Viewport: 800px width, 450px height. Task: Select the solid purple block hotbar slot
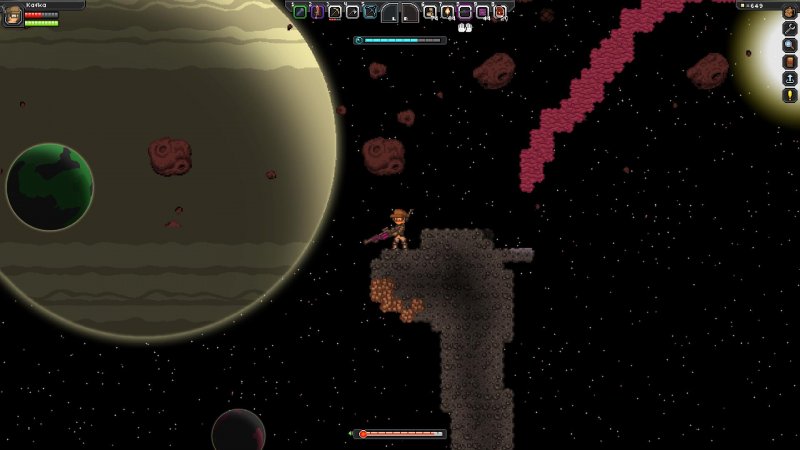[x=482, y=12]
